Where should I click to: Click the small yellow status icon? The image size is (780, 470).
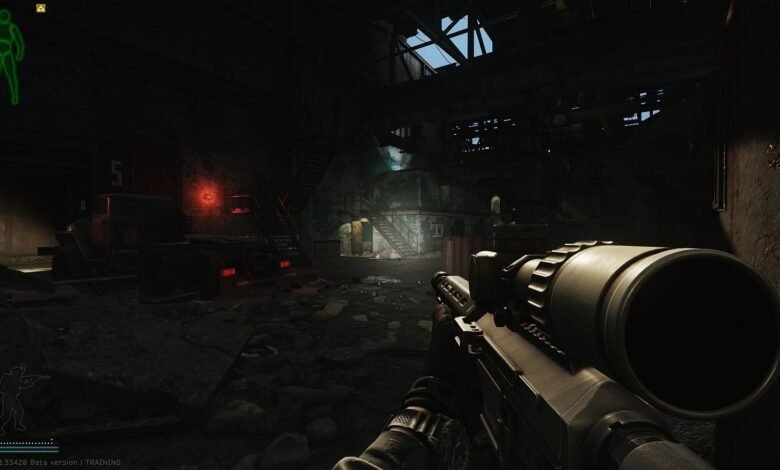pos(41,8)
